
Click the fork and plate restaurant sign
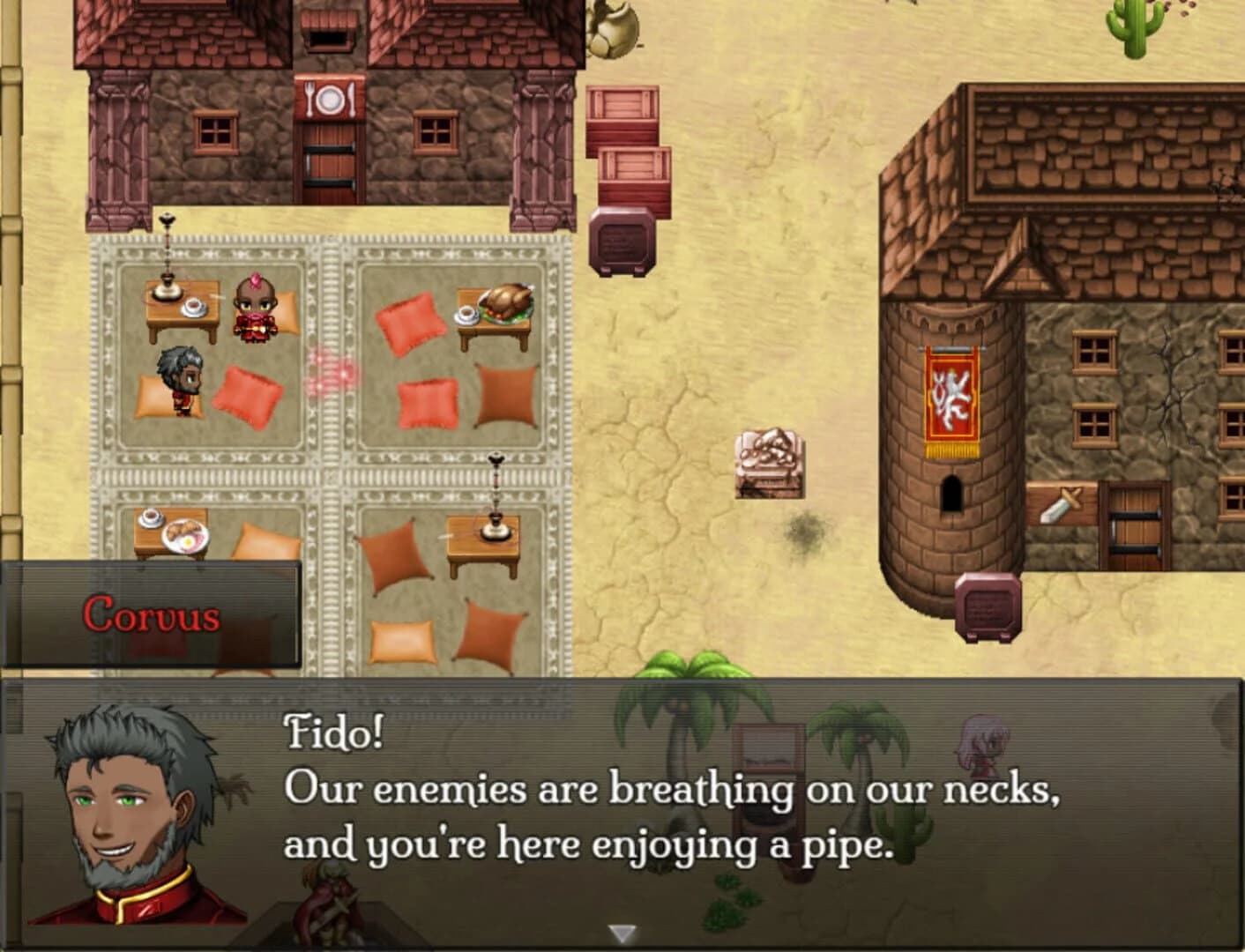click(x=332, y=95)
